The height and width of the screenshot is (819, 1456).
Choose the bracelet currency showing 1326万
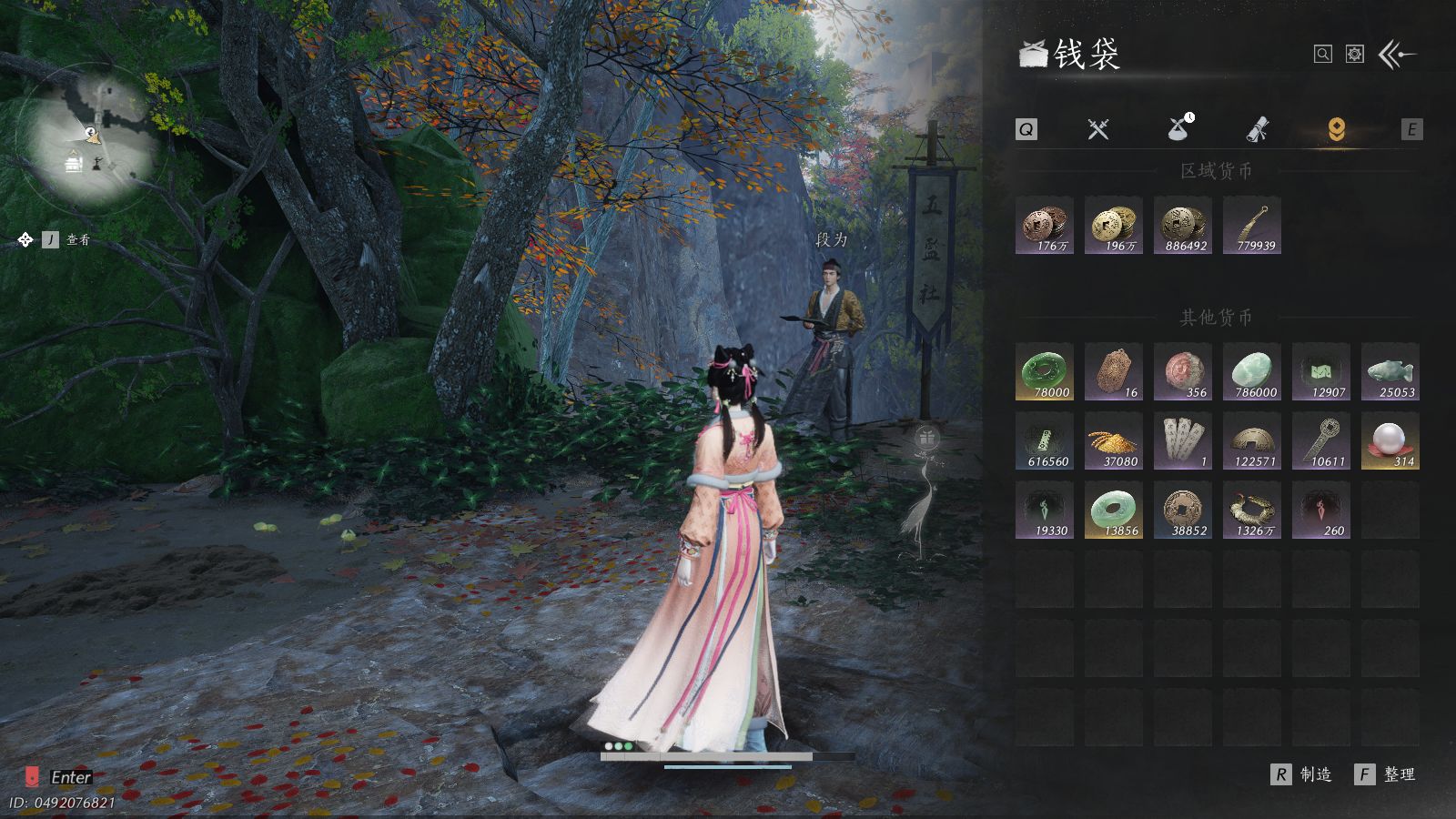(x=1252, y=510)
